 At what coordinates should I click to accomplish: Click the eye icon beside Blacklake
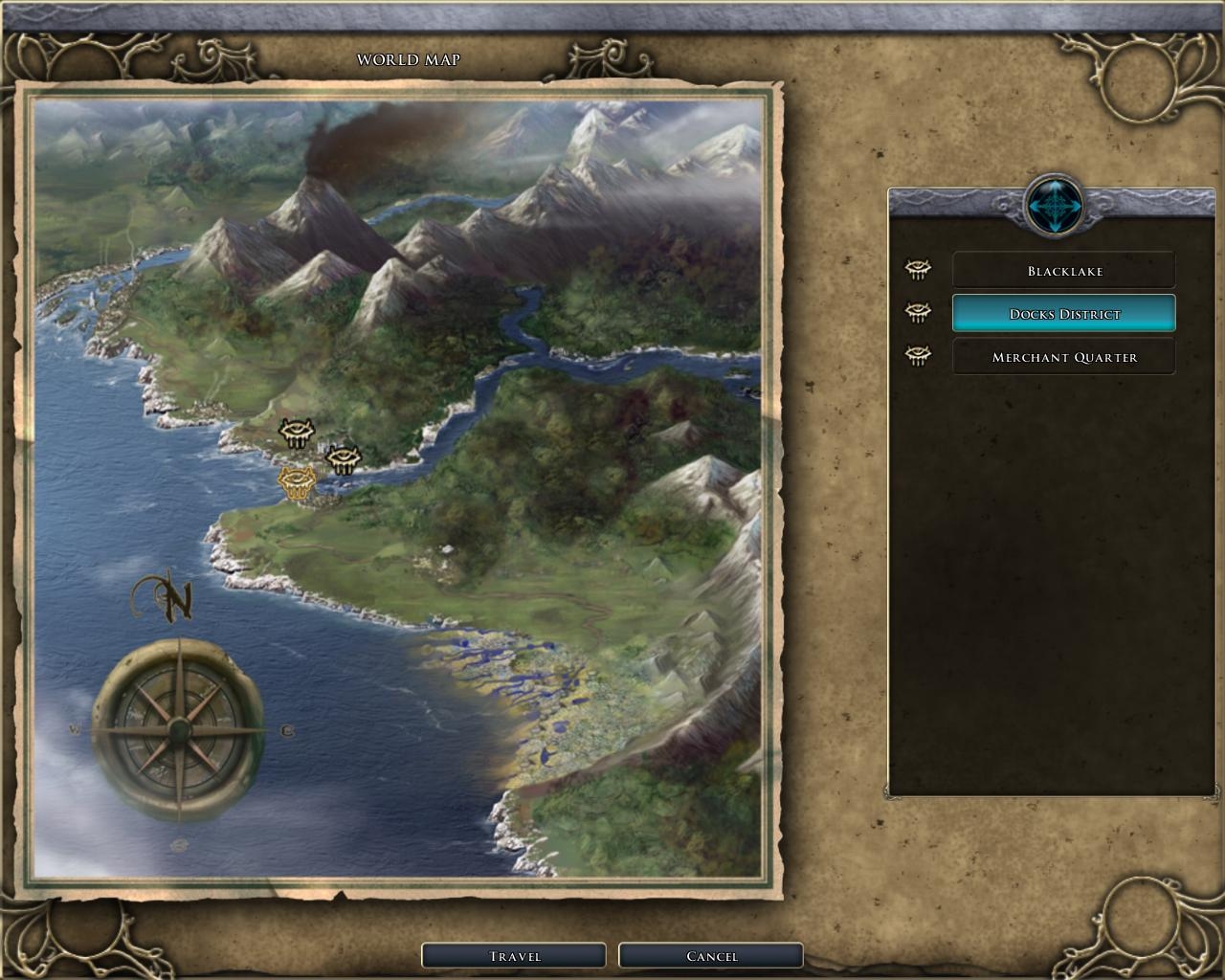(x=919, y=270)
